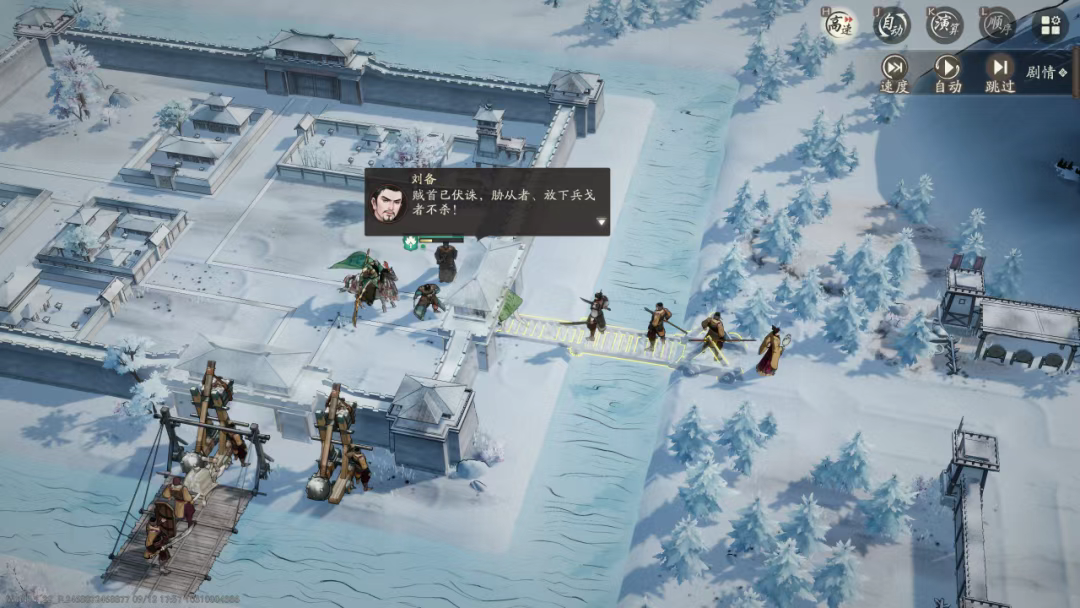Toggle the 高速 high-speed mode button
Viewport: 1080px width, 608px height.
pos(841,24)
